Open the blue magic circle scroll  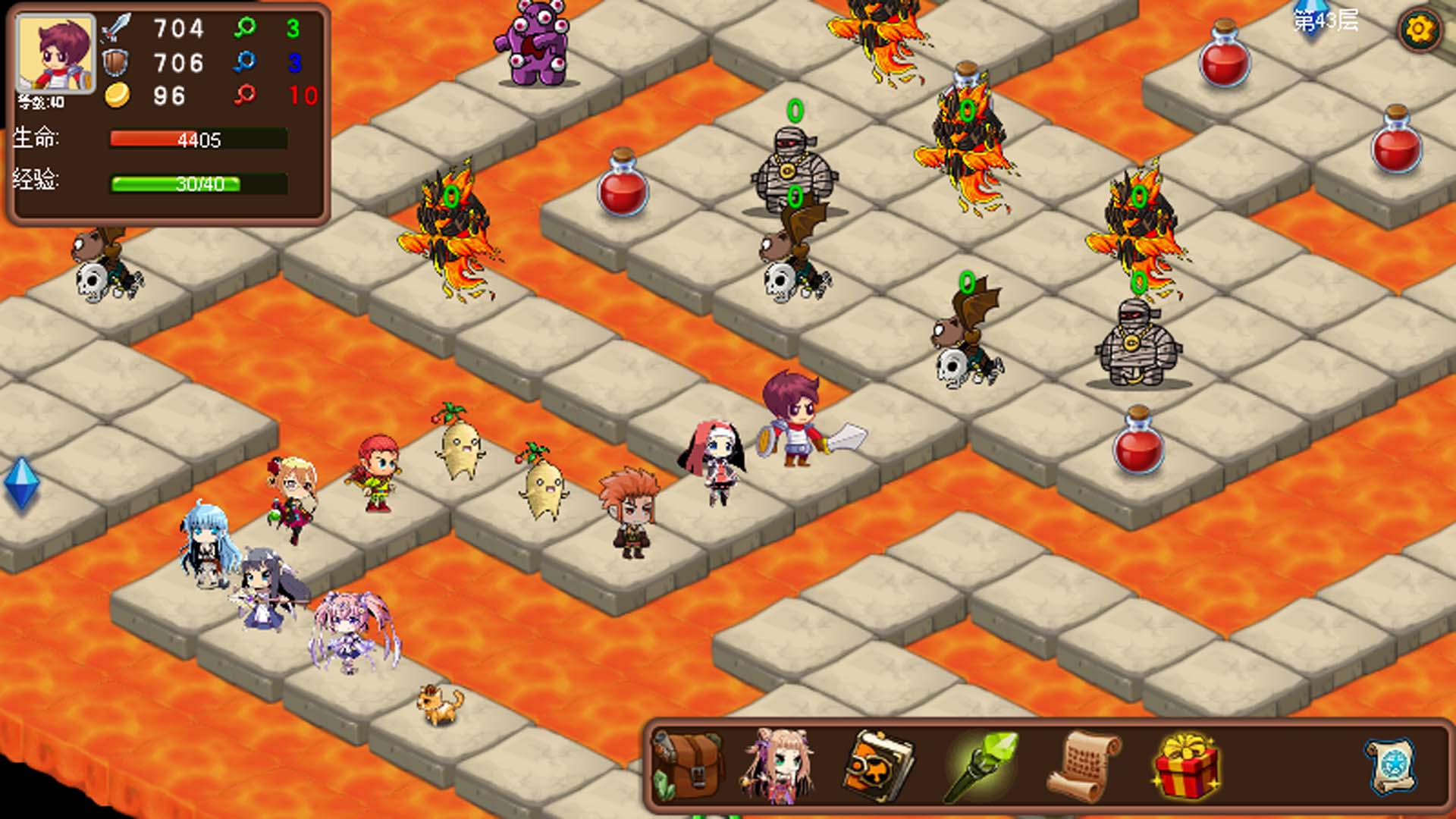(x=1392, y=766)
